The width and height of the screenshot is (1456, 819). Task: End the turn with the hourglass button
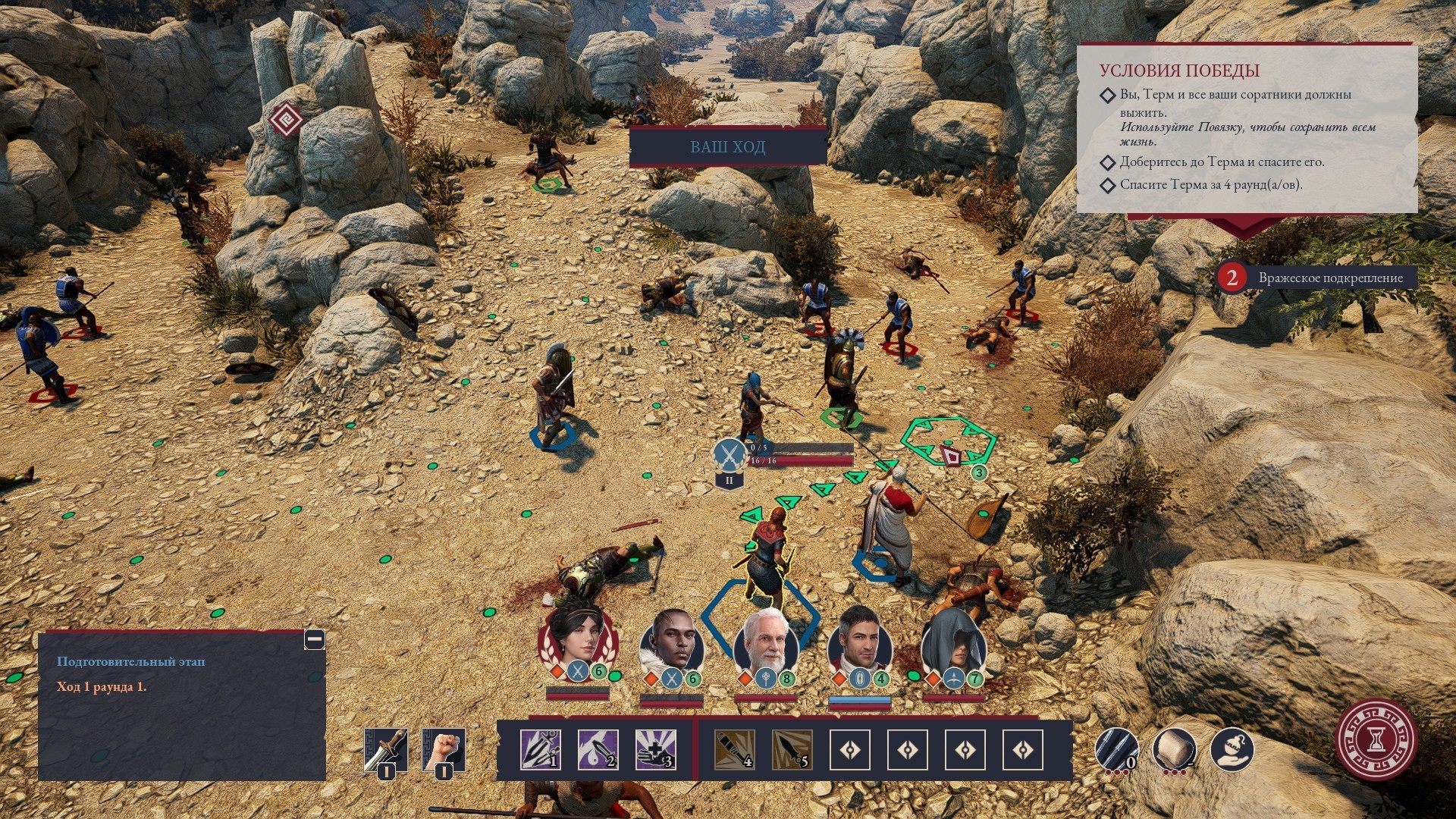click(1376, 739)
